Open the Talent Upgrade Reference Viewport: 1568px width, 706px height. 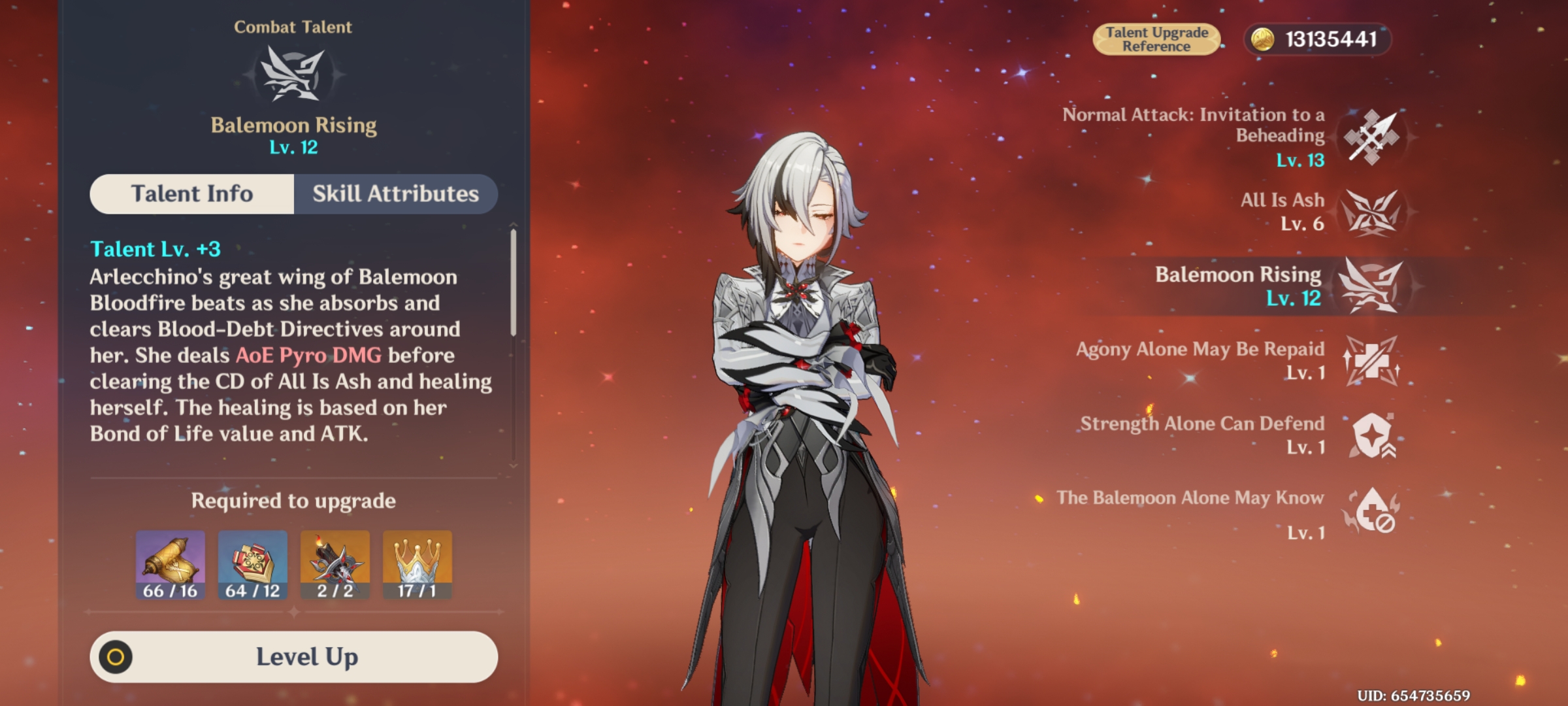(1156, 38)
